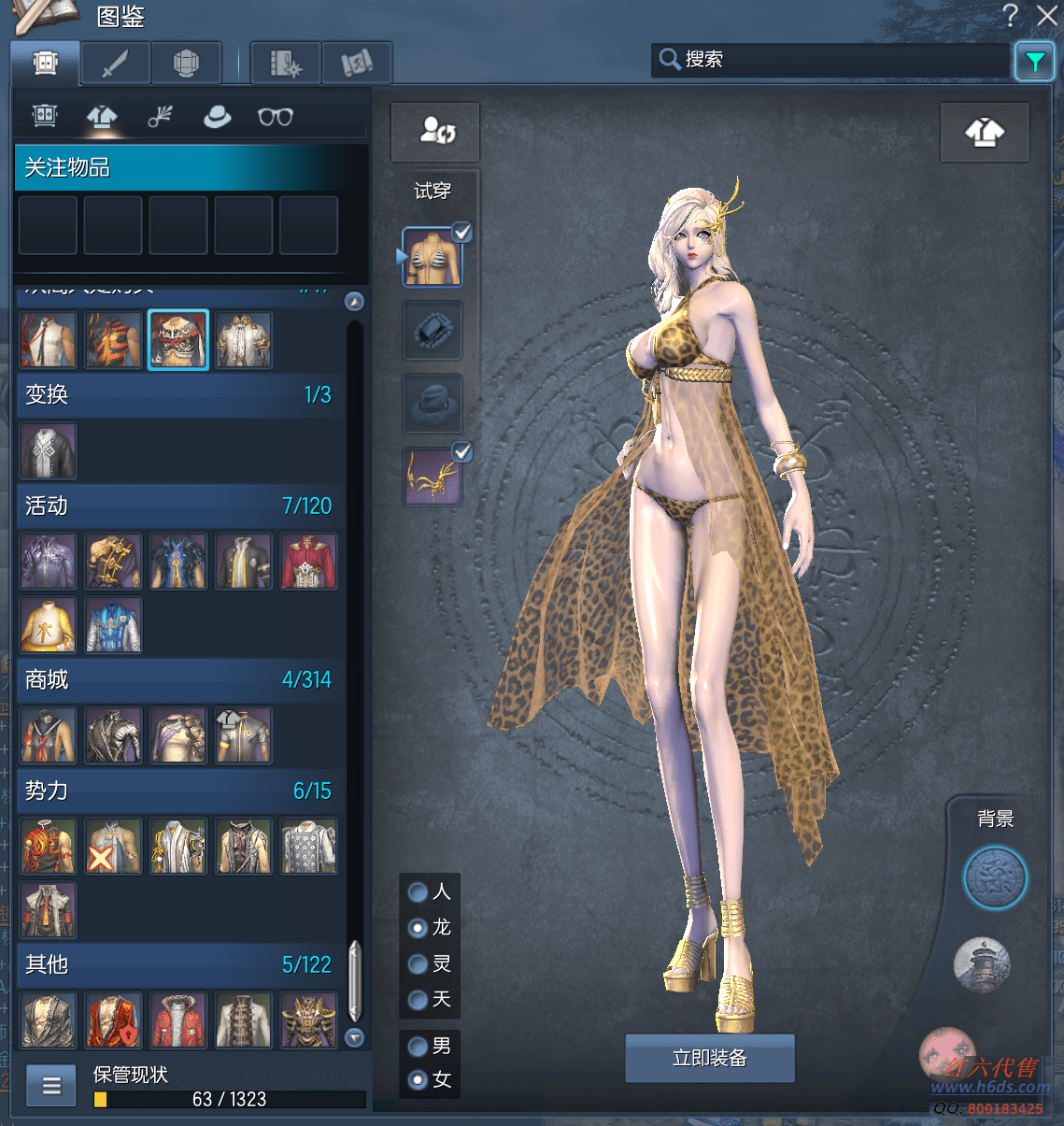Viewport: 1064px width, 1126px height.
Task: Choose the 天 race option
Action: click(x=419, y=1000)
